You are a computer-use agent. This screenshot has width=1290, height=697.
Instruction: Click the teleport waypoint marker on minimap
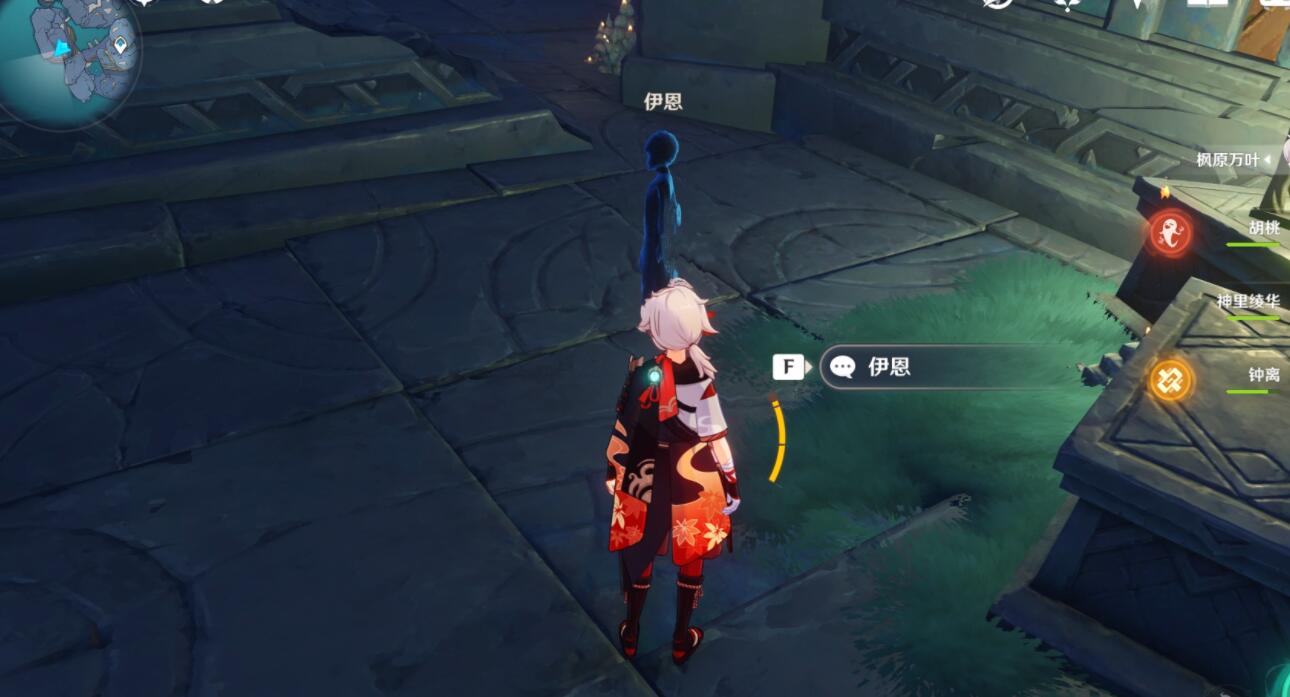pyautogui.click(x=121, y=45)
